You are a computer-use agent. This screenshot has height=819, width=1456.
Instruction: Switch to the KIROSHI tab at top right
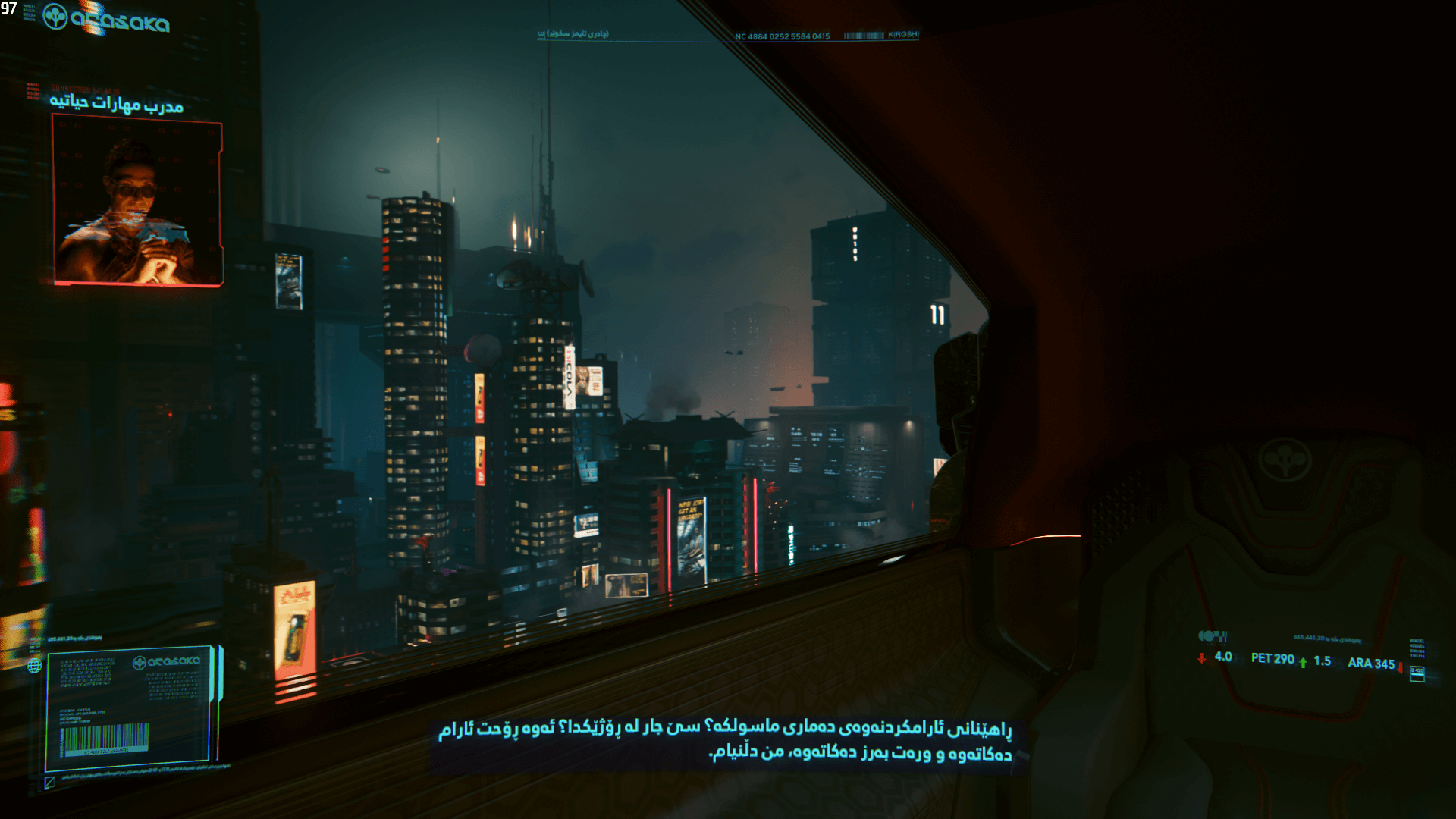click(901, 34)
